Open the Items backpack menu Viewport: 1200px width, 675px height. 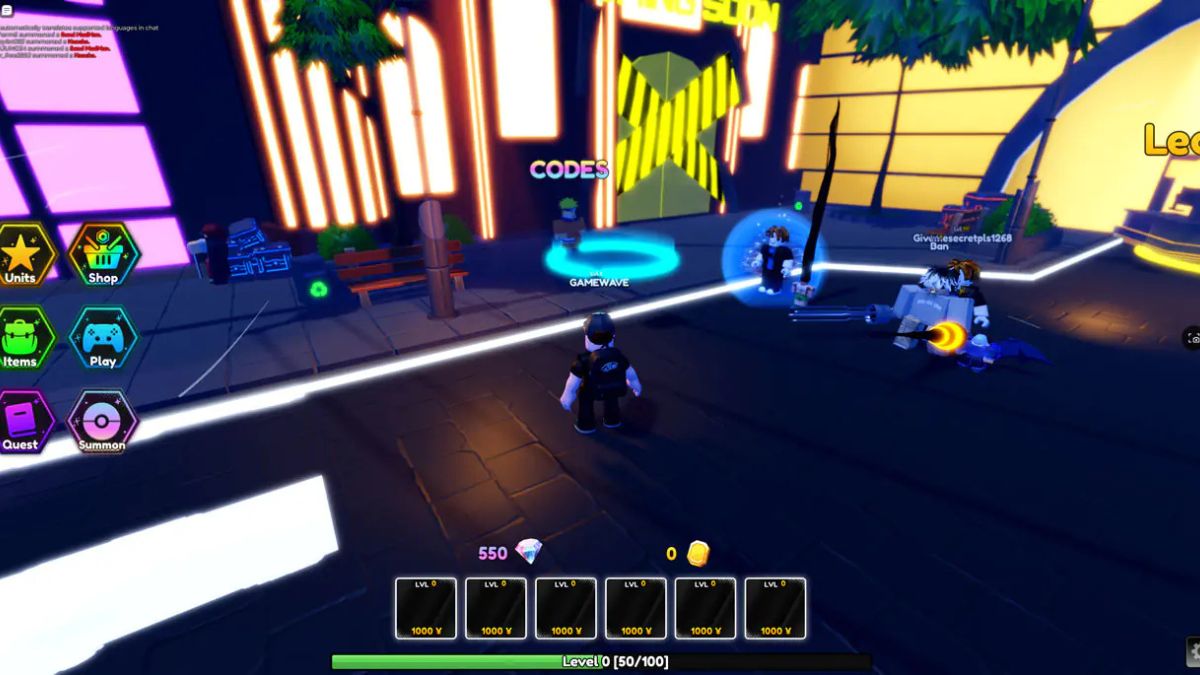[20, 338]
